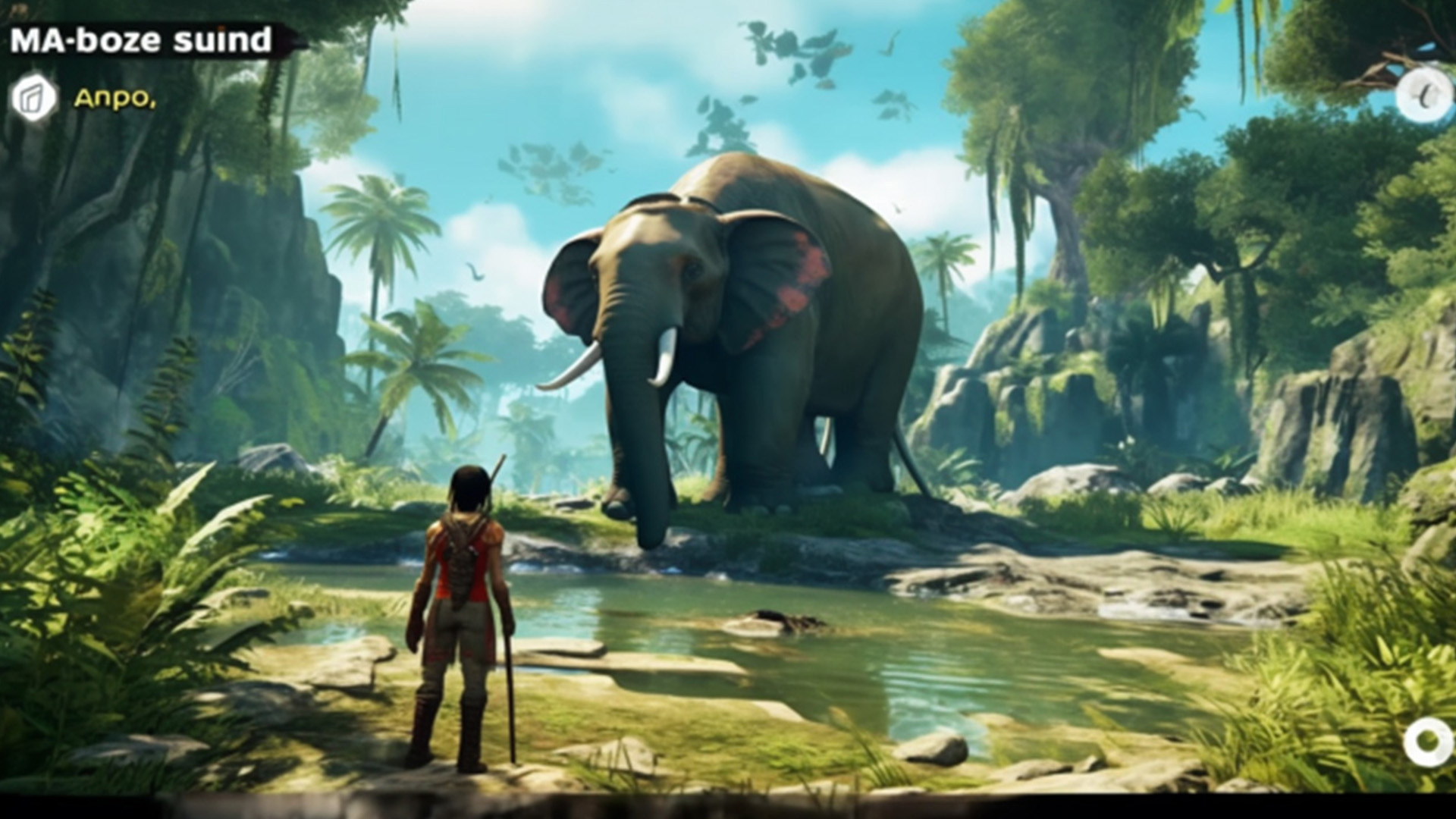Activate the circular HUD control near the treetops
The height and width of the screenshot is (819, 1456).
pos(1424,93)
